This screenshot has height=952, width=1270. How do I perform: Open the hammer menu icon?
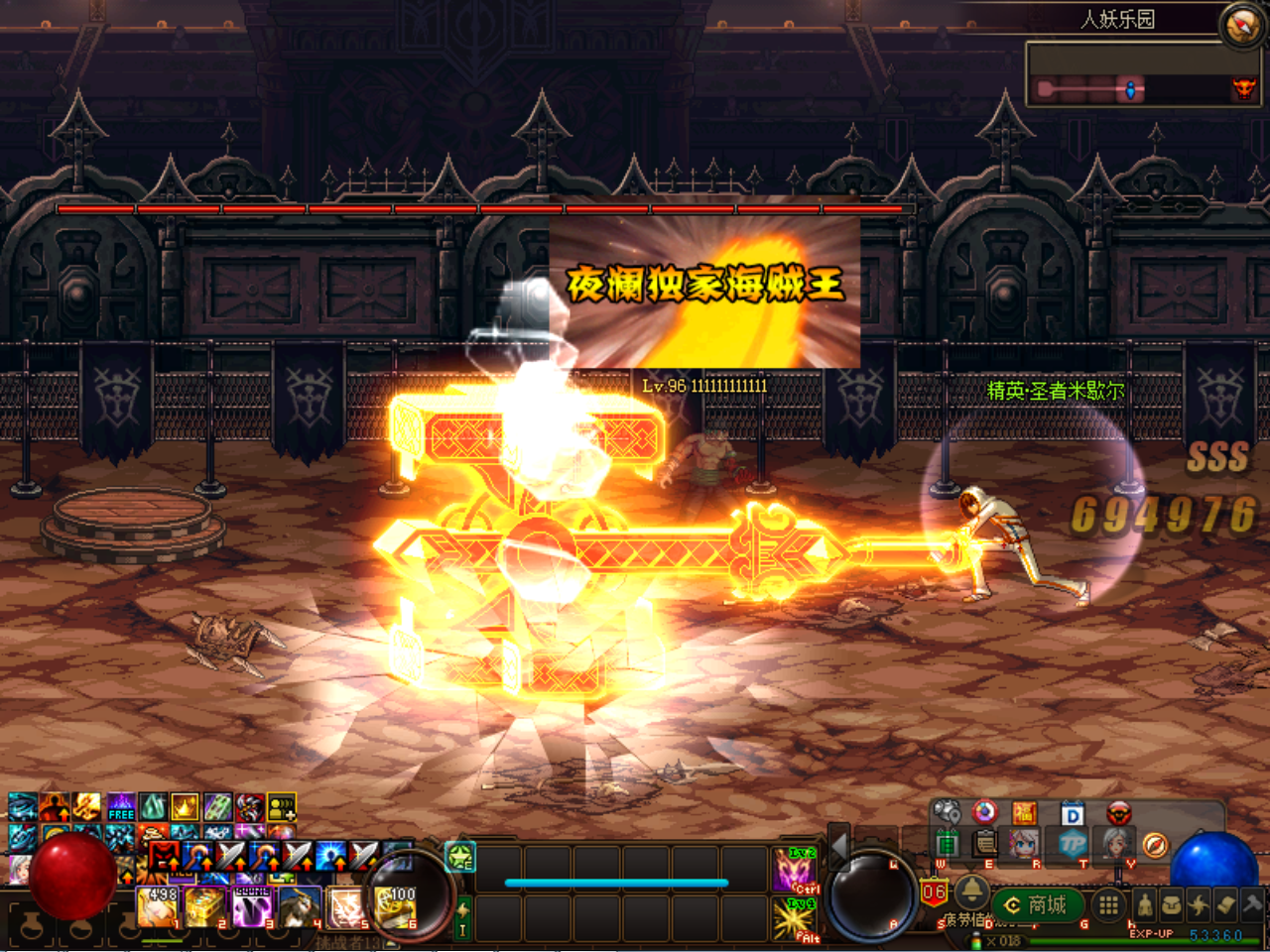1252,905
